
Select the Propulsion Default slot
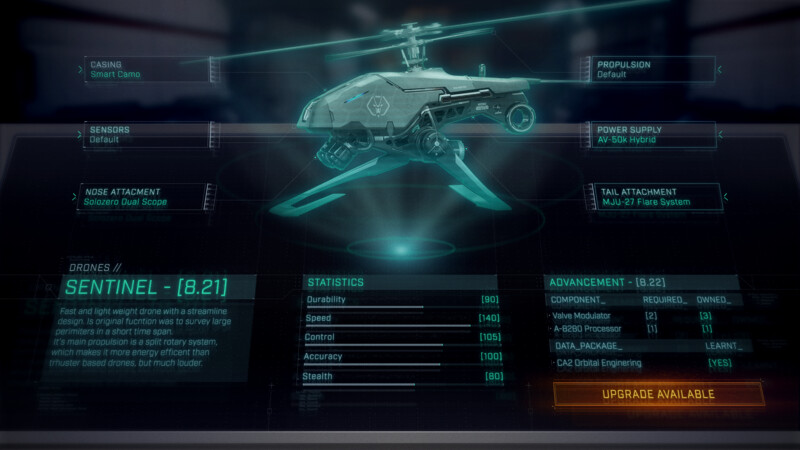pyautogui.click(x=654, y=69)
